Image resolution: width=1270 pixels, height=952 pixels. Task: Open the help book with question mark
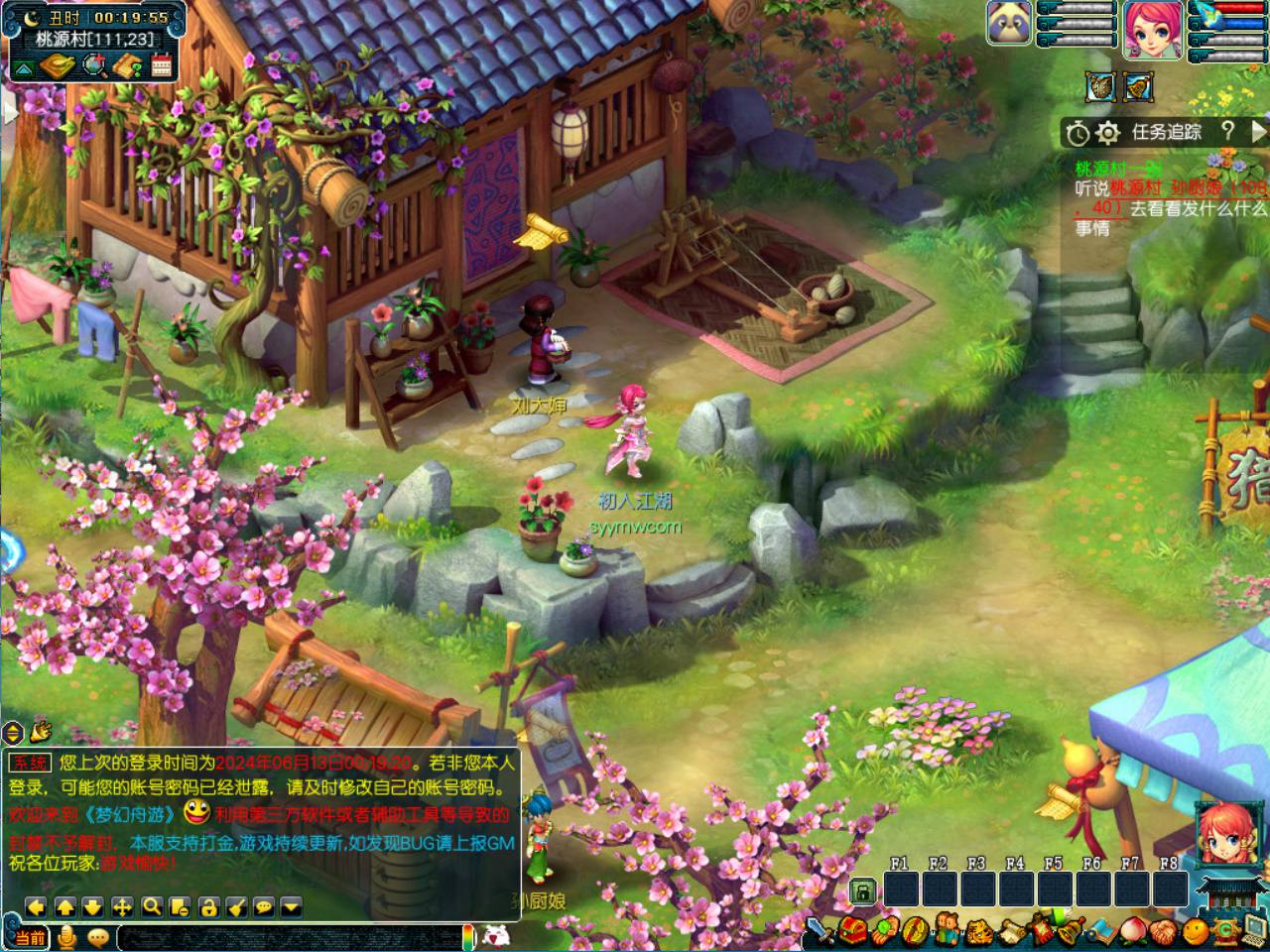128,66
